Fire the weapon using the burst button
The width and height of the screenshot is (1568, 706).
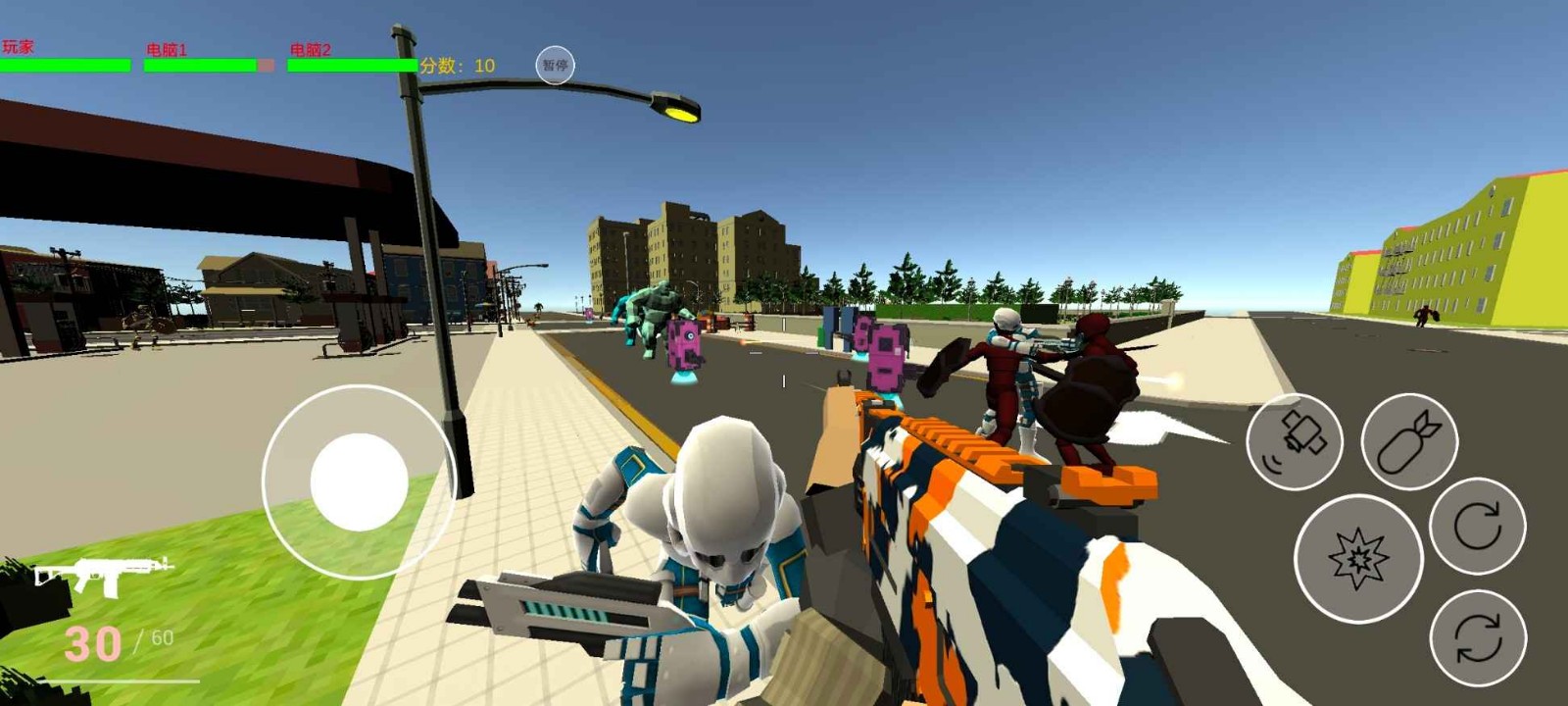1357,559
